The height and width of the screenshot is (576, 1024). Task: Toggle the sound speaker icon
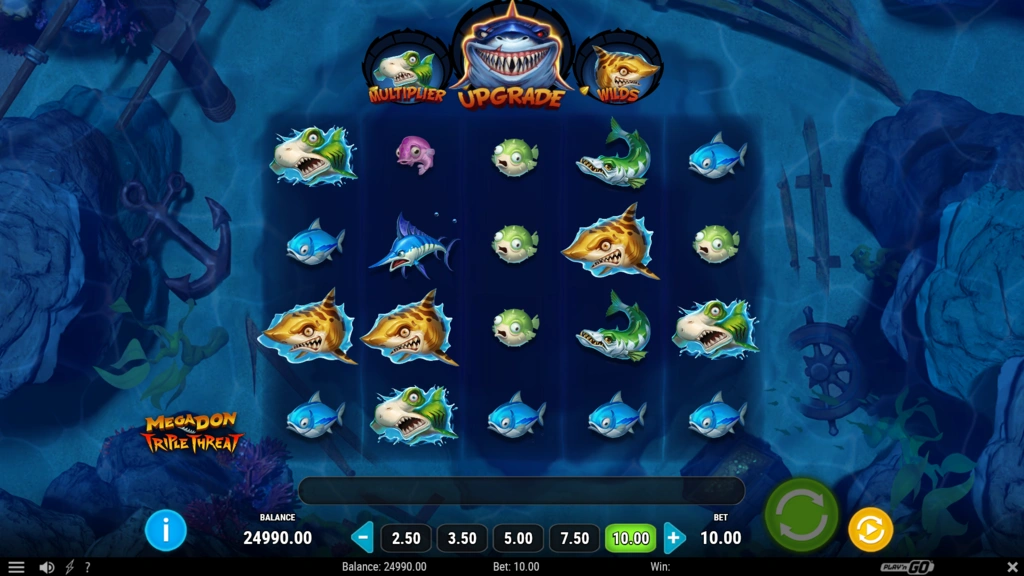(46, 567)
